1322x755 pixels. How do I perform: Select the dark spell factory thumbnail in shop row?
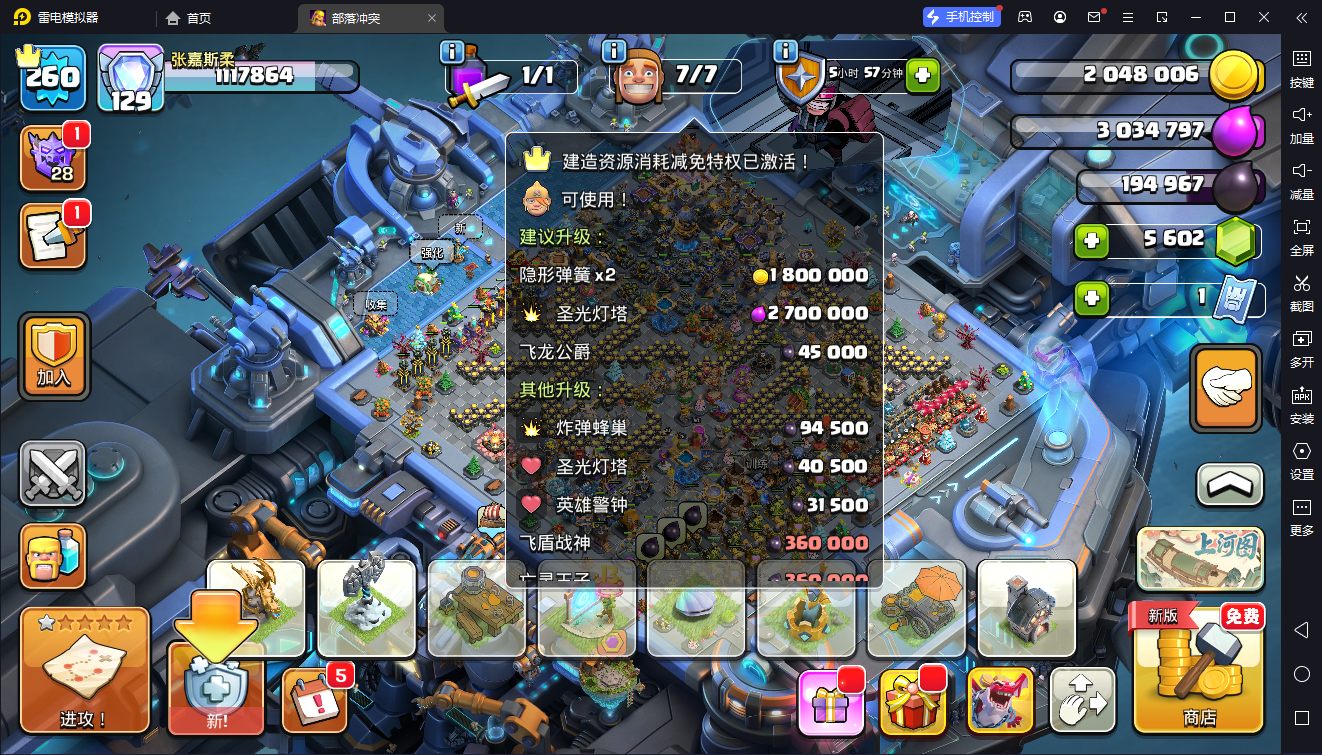point(1025,612)
